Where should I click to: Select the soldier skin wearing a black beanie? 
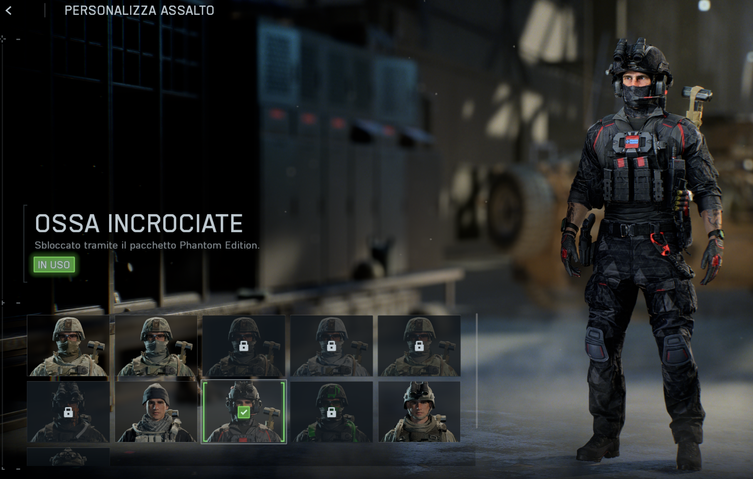(155, 411)
